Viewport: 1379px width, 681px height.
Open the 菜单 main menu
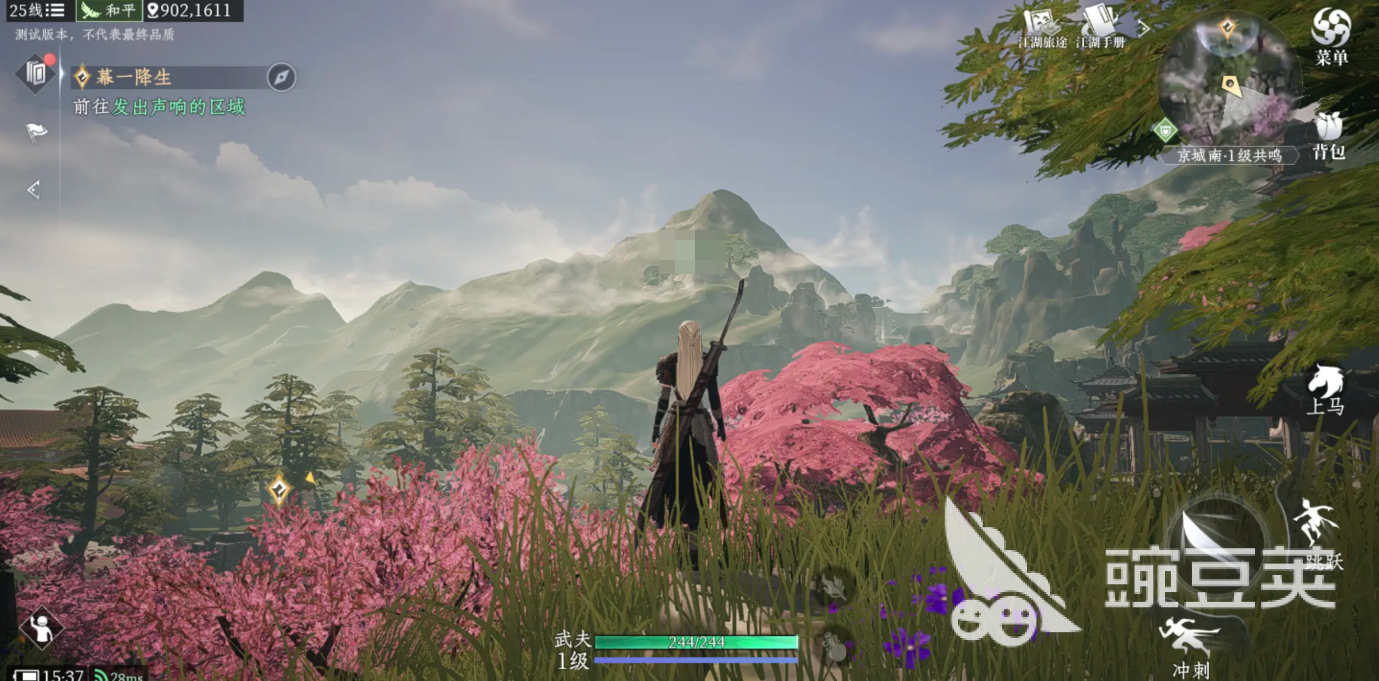(x=1331, y=36)
